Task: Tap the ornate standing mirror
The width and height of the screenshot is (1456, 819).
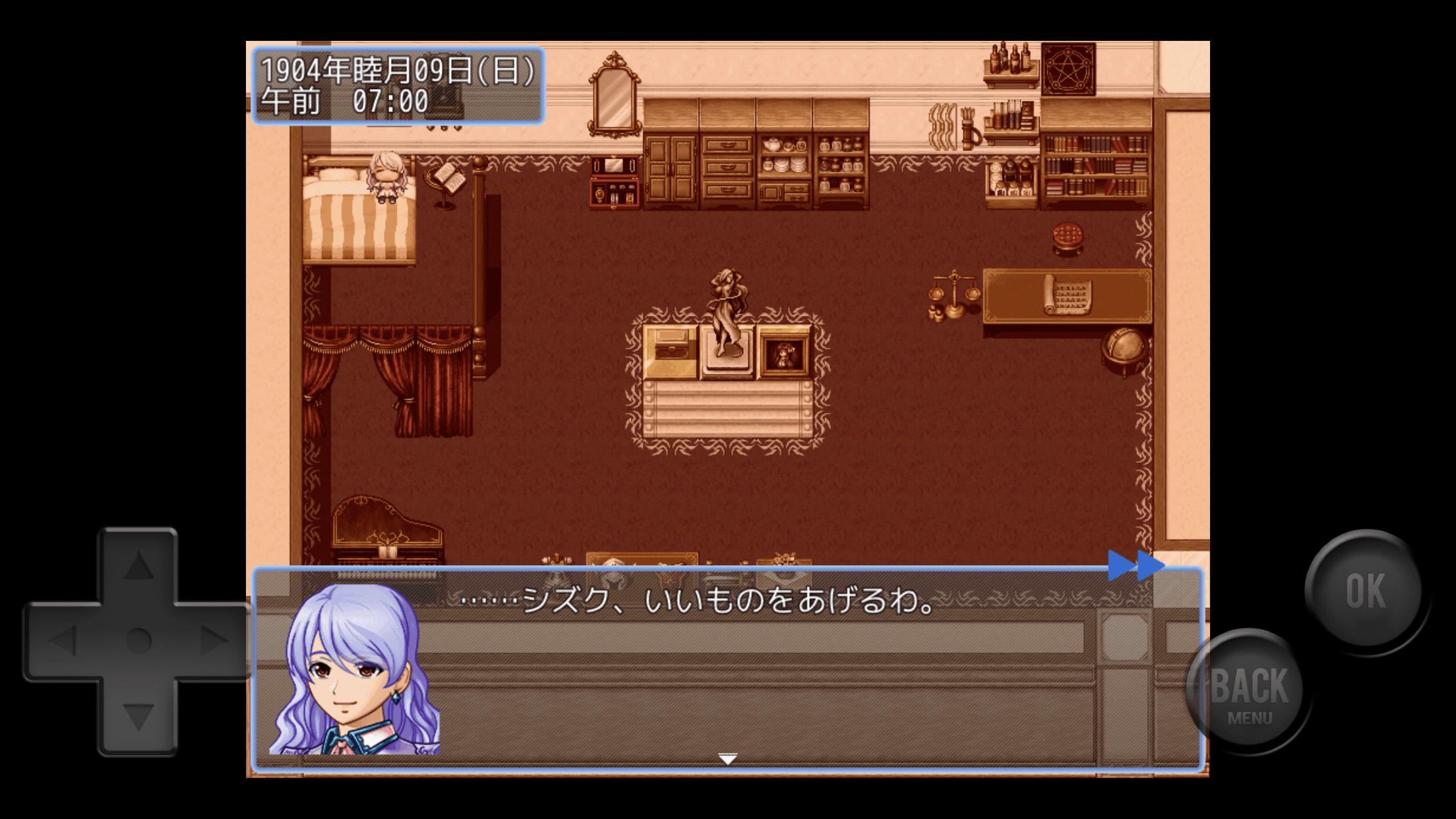Action: coord(613,92)
